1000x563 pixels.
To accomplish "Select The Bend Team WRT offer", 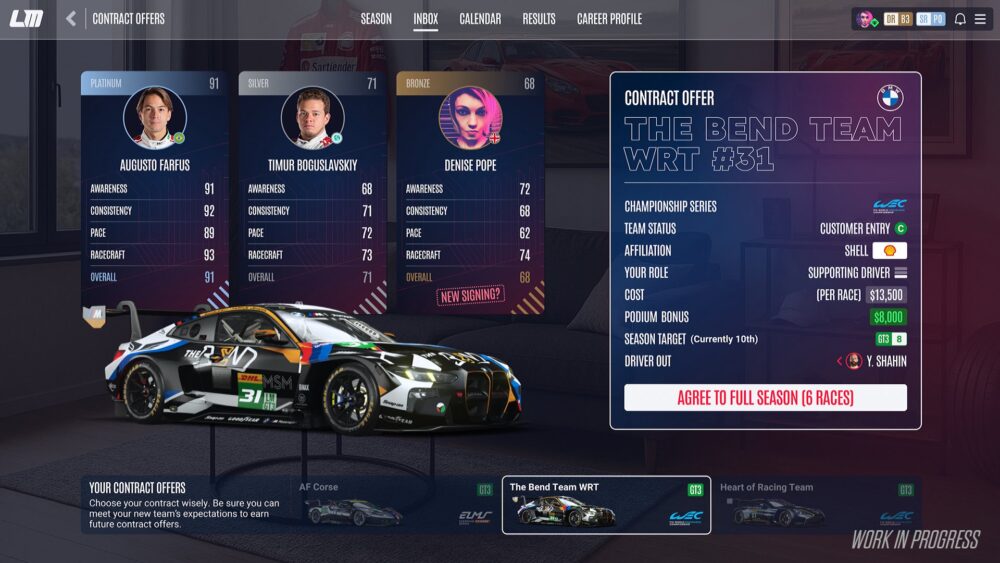I will 606,505.
